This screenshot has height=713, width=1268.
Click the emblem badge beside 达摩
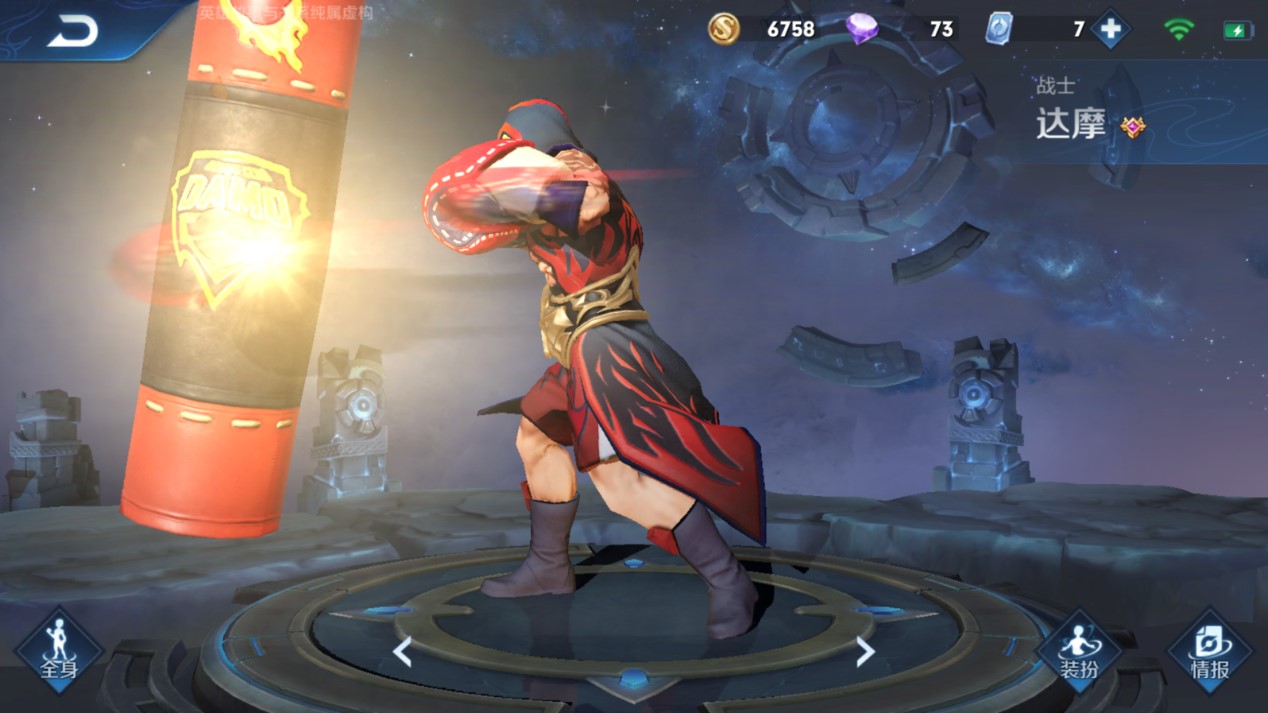coord(1132,127)
